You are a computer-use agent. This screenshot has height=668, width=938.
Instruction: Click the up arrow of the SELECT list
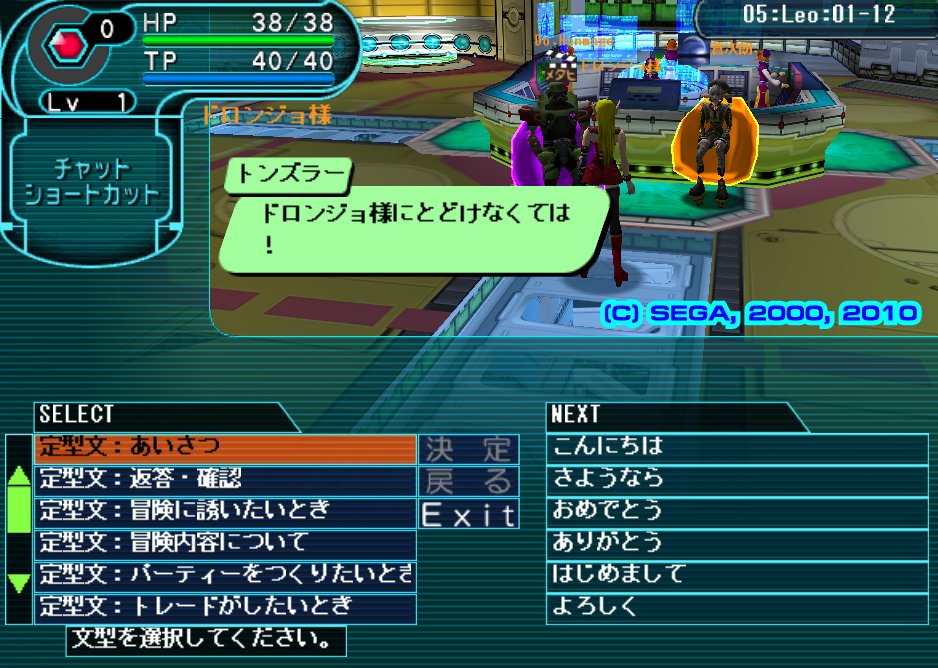click(x=19, y=475)
